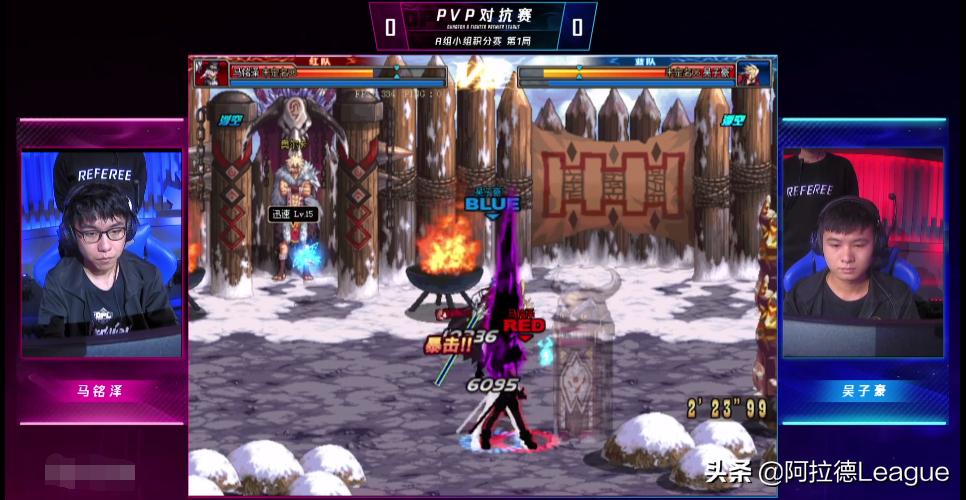
Task: Select the 马铭泽 player webcam feed
Action: point(102,254)
